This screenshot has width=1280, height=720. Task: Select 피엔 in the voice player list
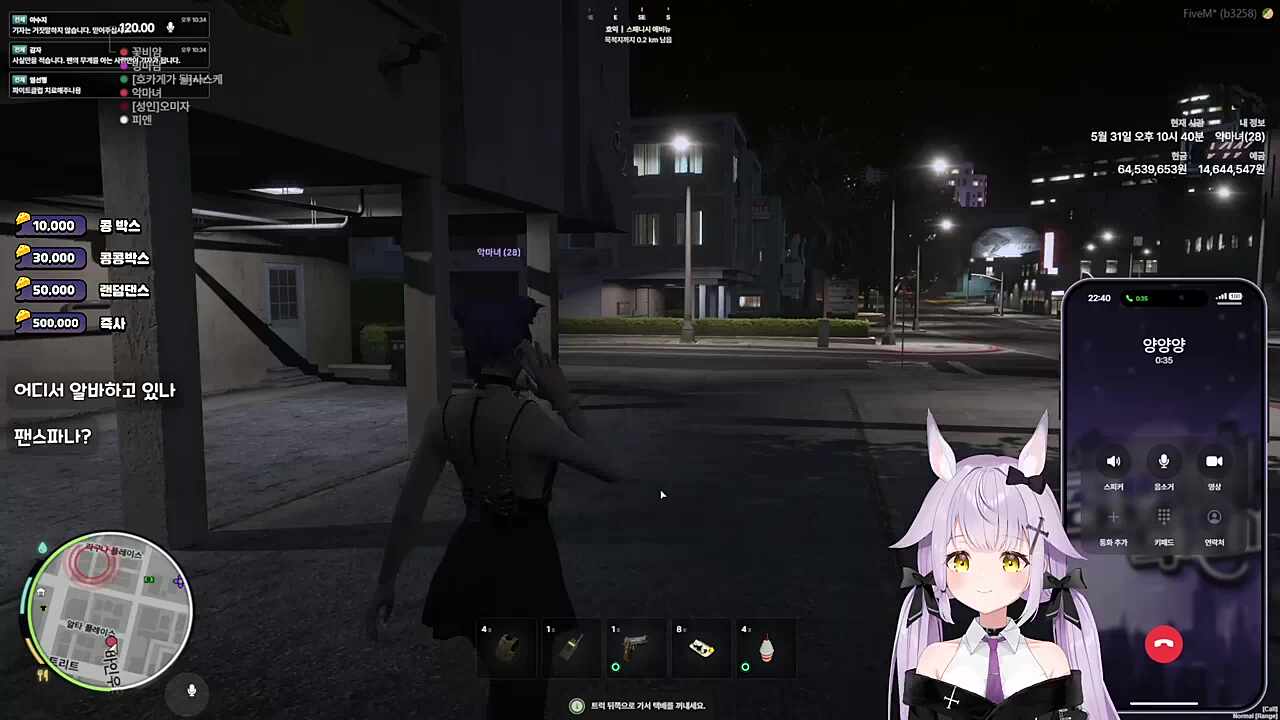[x=141, y=120]
